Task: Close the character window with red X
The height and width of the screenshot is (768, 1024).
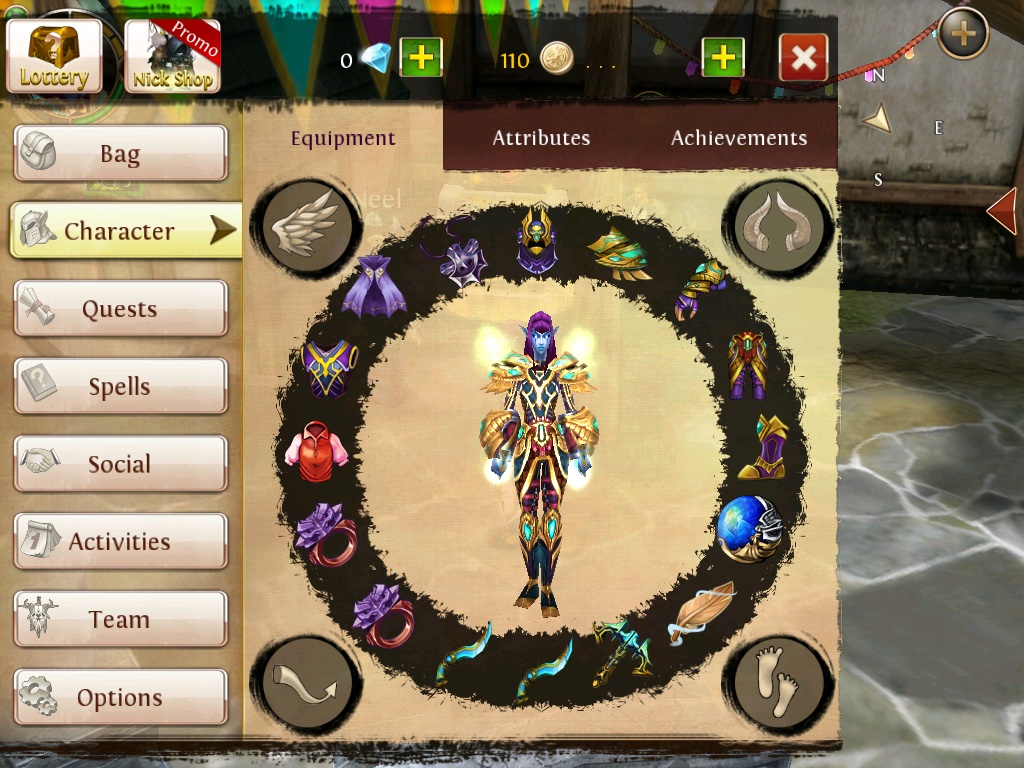Action: coord(803,58)
